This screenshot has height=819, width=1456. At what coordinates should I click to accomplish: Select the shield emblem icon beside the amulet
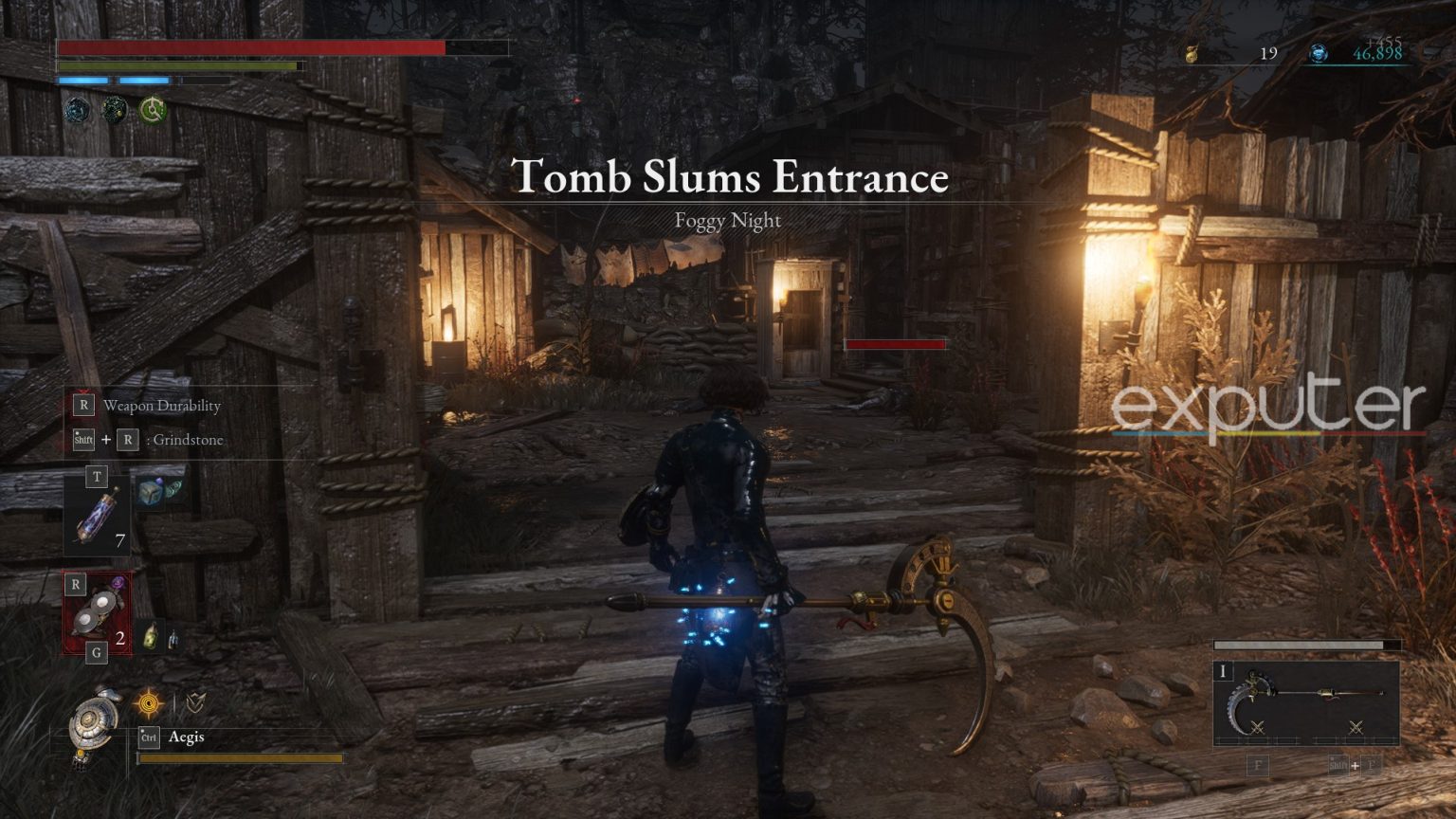click(x=196, y=702)
